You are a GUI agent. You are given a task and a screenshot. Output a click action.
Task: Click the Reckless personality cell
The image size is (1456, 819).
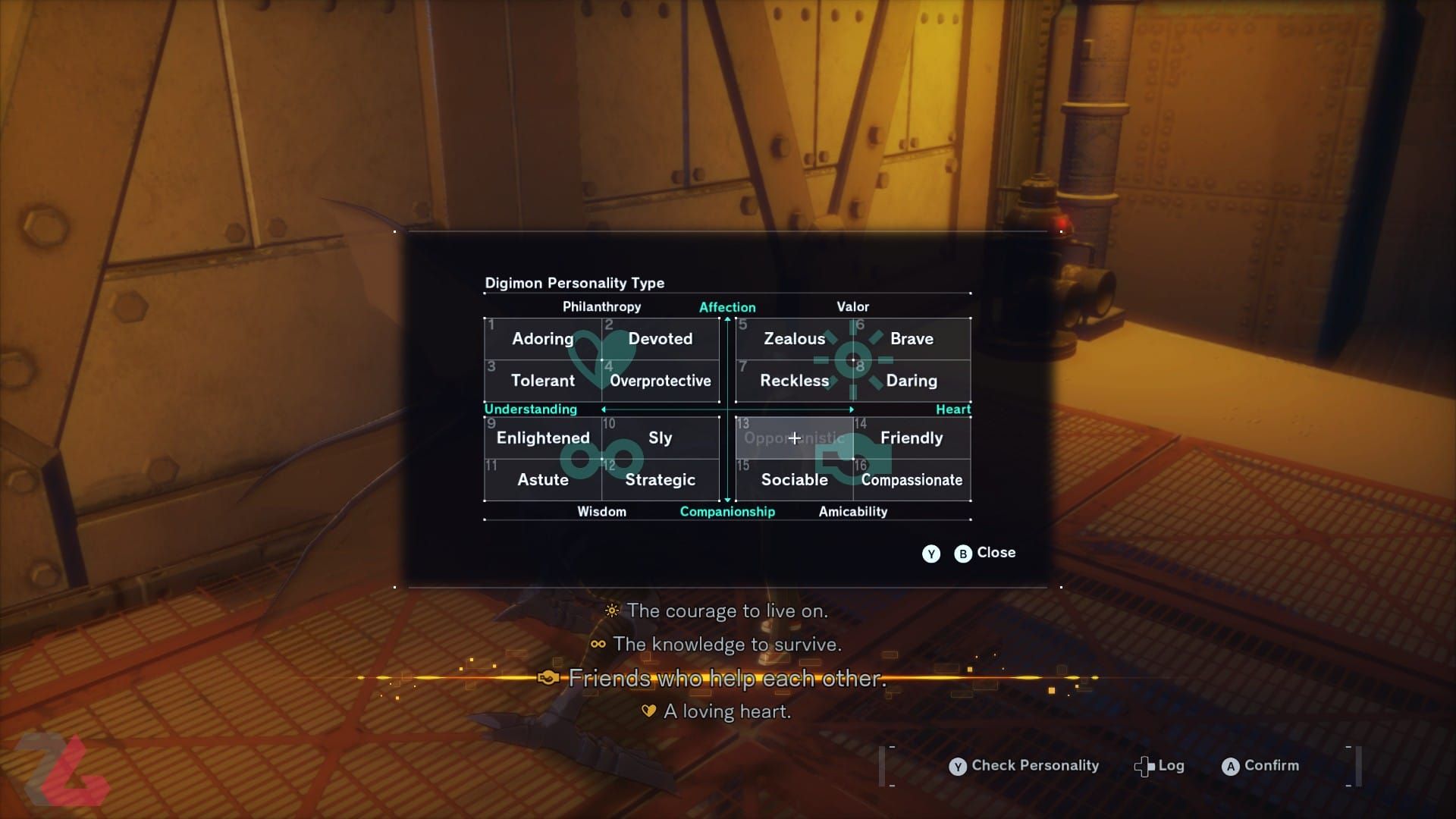point(794,381)
